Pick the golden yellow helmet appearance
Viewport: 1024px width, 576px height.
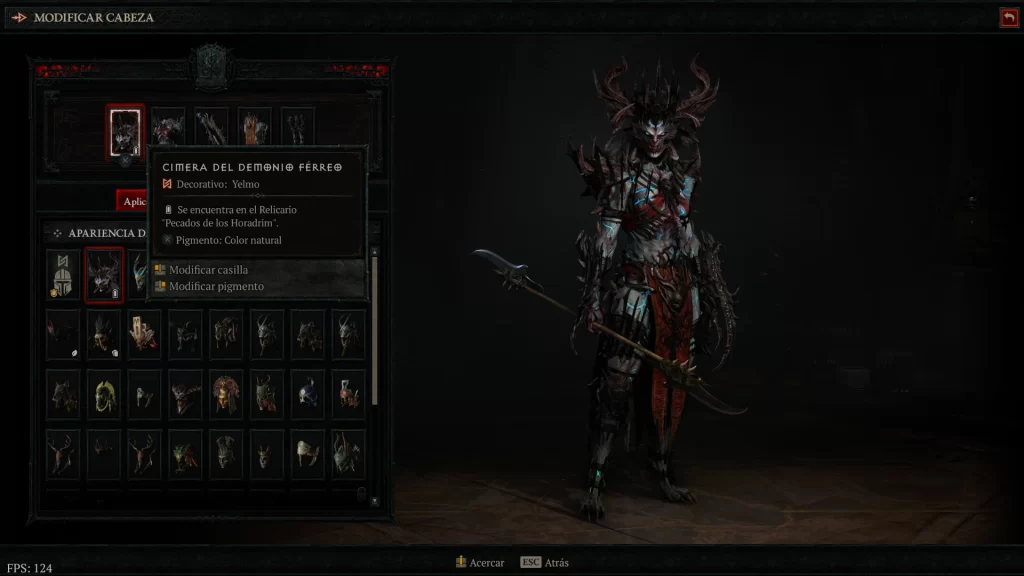click(104, 394)
